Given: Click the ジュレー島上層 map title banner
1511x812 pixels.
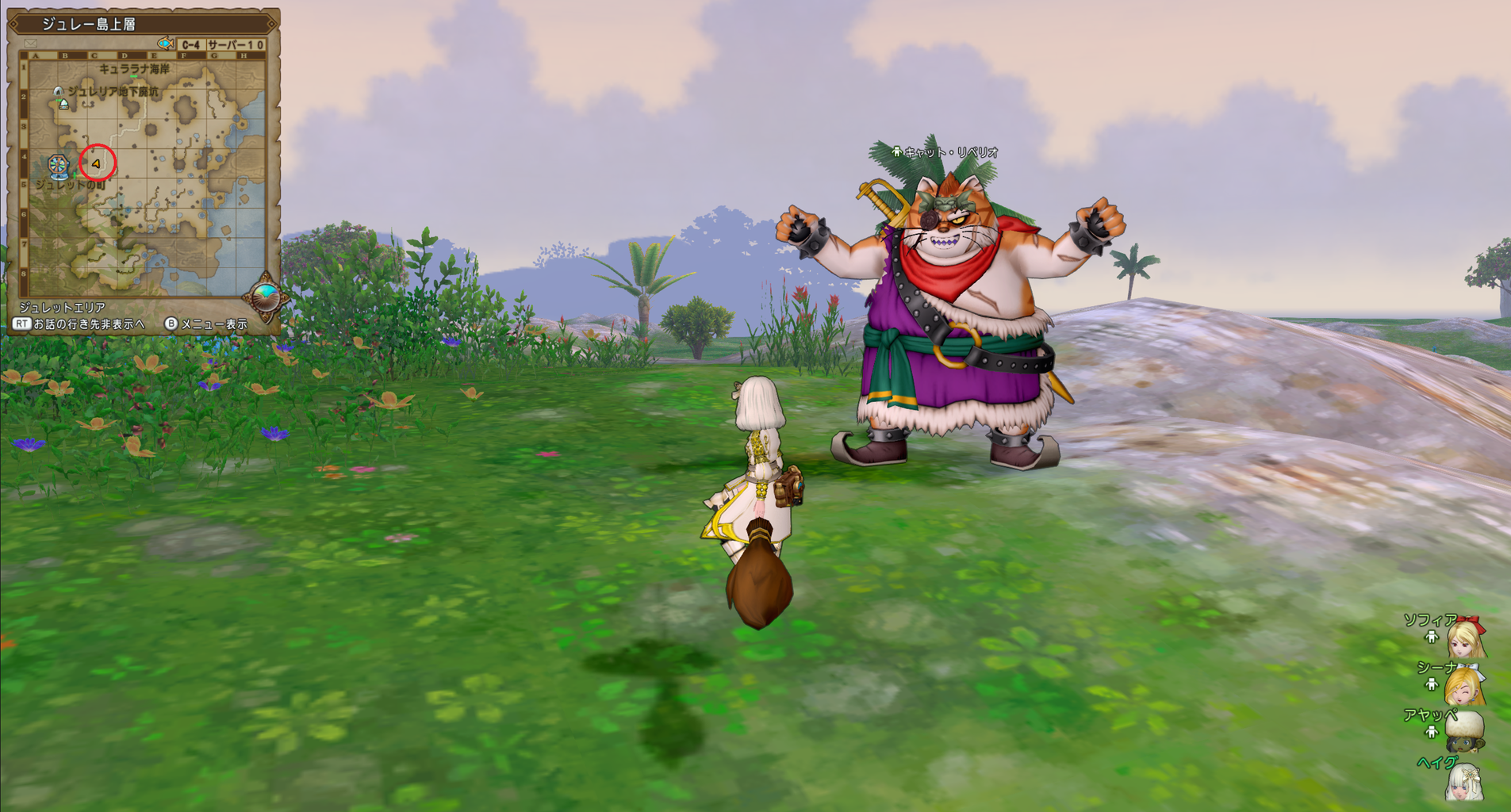Looking at the screenshot, I should coord(90,22).
